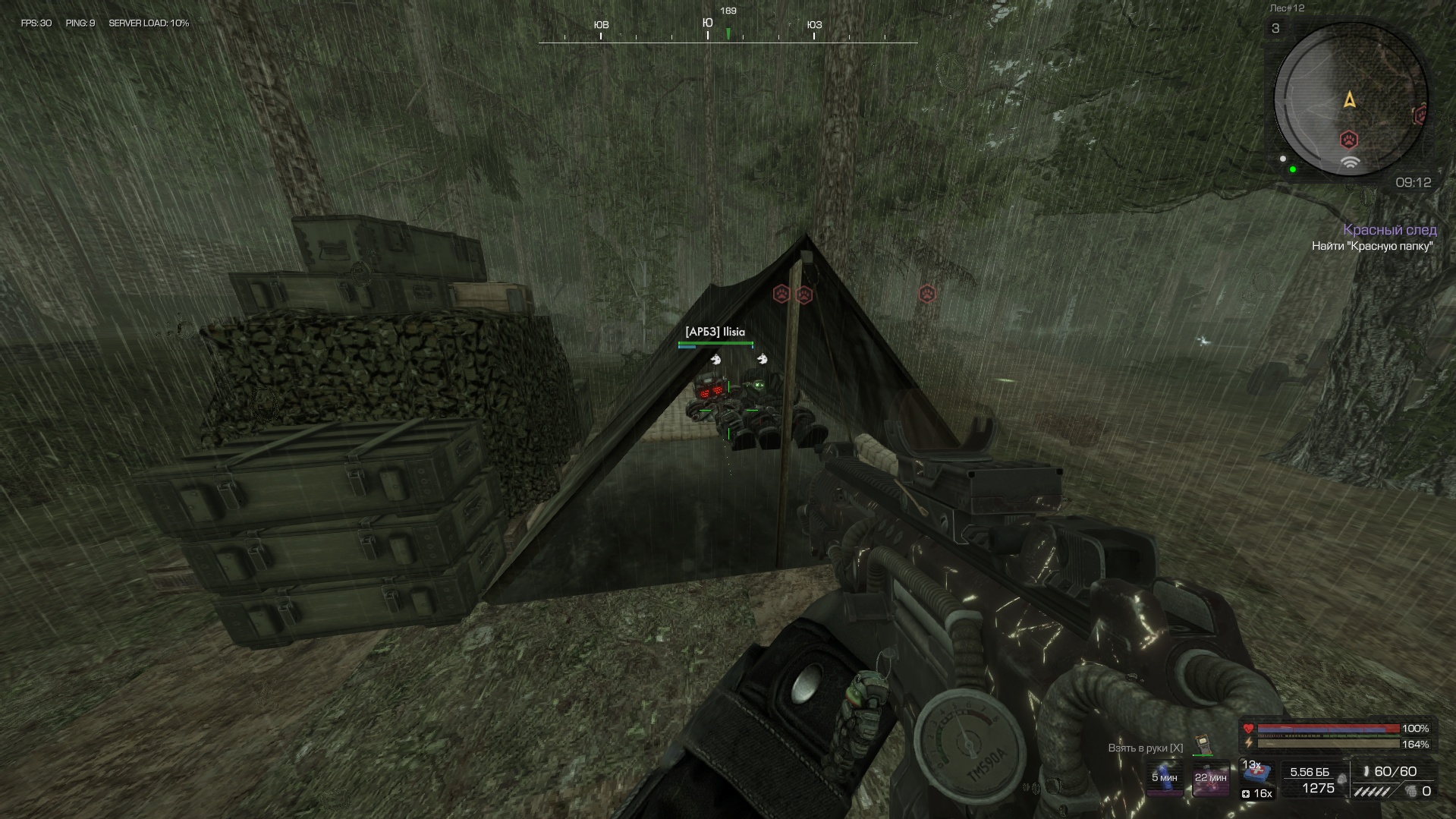Click the [АРБЗ] Ilisia player nameplate
Image resolution: width=1456 pixels, height=819 pixels.
[715, 332]
